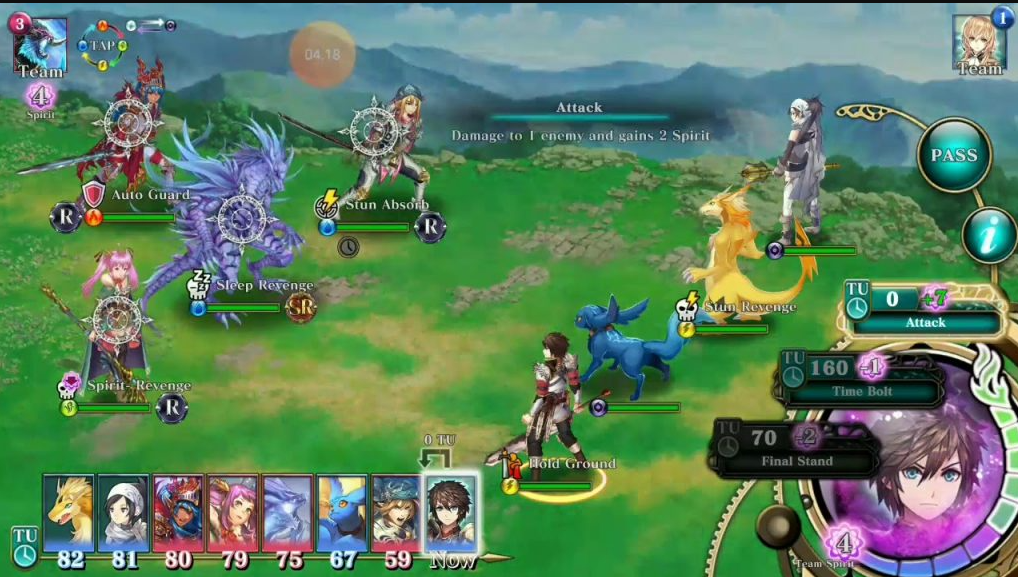The width and height of the screenshot is (1018, 577).
Task: Select the hero portrait marked Now
Action: point(451,512)
